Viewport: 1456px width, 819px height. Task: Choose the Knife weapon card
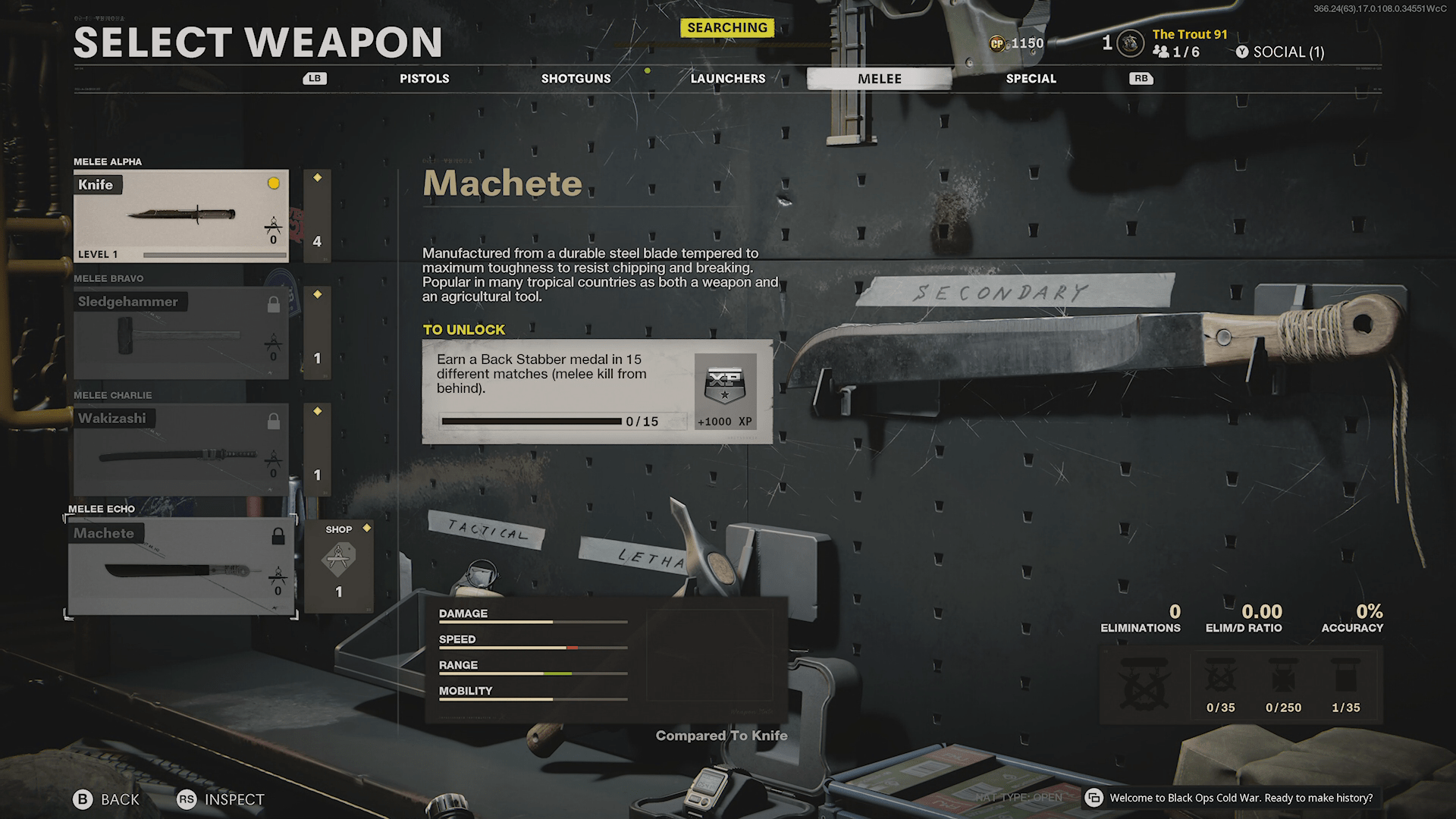(180, 216)
